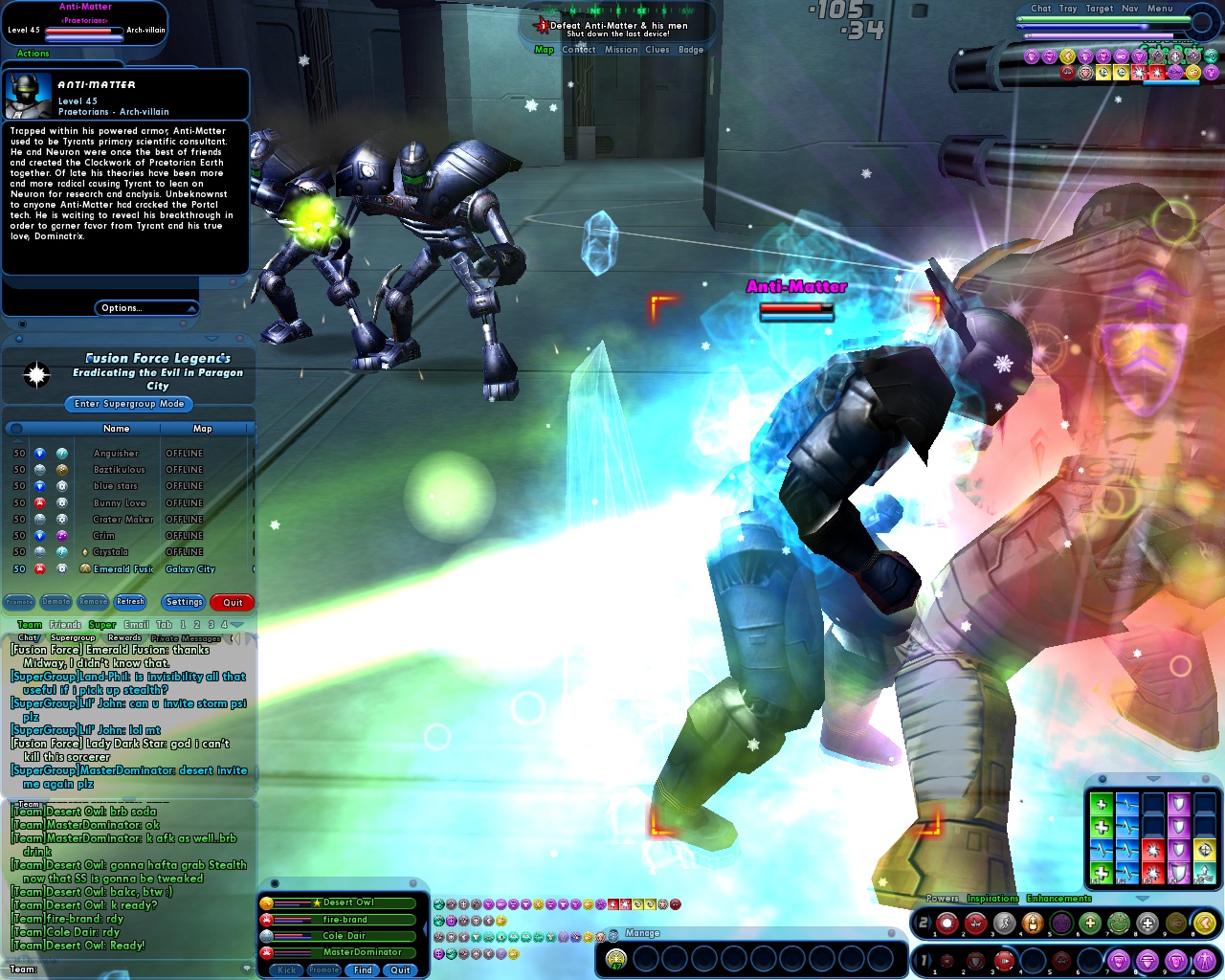1225x980 pixels.
Task: Switch to the Inspirations tab
Action: click(x=992, y=898)
